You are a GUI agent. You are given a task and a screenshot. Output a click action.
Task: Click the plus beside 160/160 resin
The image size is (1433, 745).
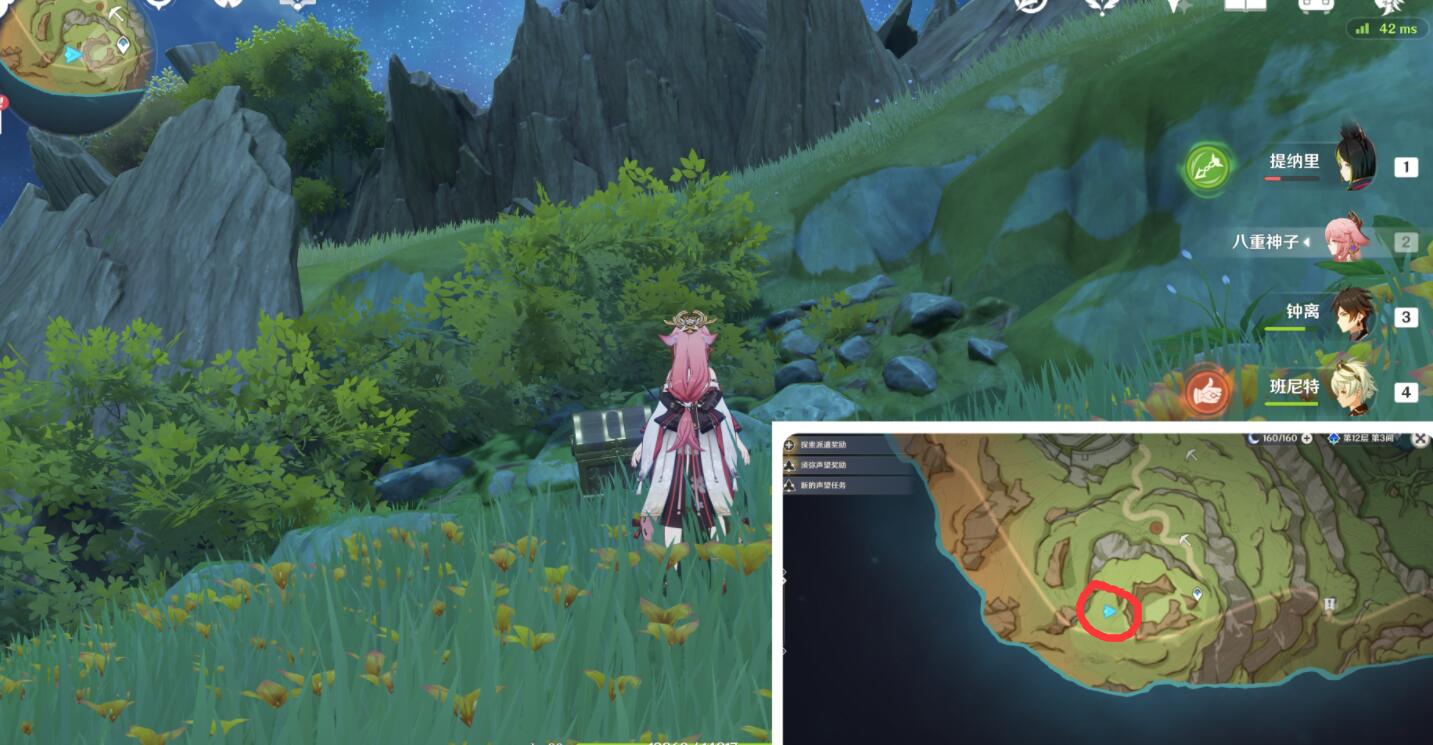1307,439
